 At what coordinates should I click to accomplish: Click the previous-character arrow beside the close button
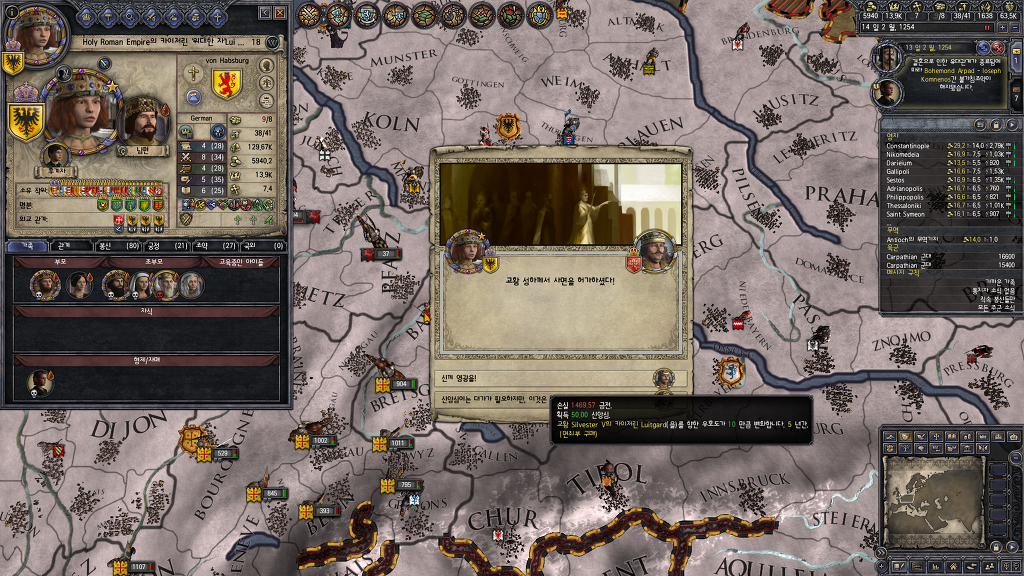click(x=264, y=13)
